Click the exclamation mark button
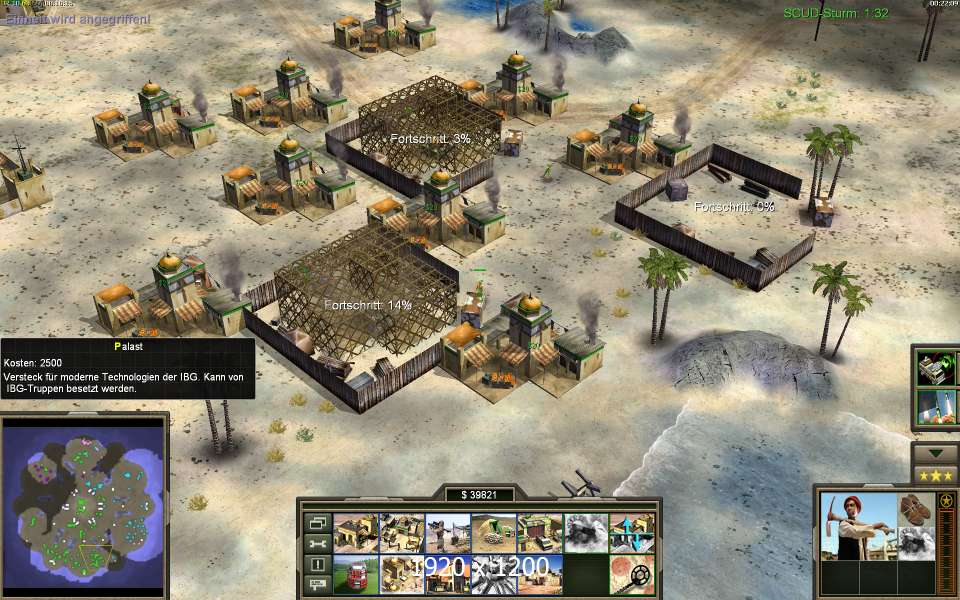The width and height of the screenshot is (960, 600). 317,565
